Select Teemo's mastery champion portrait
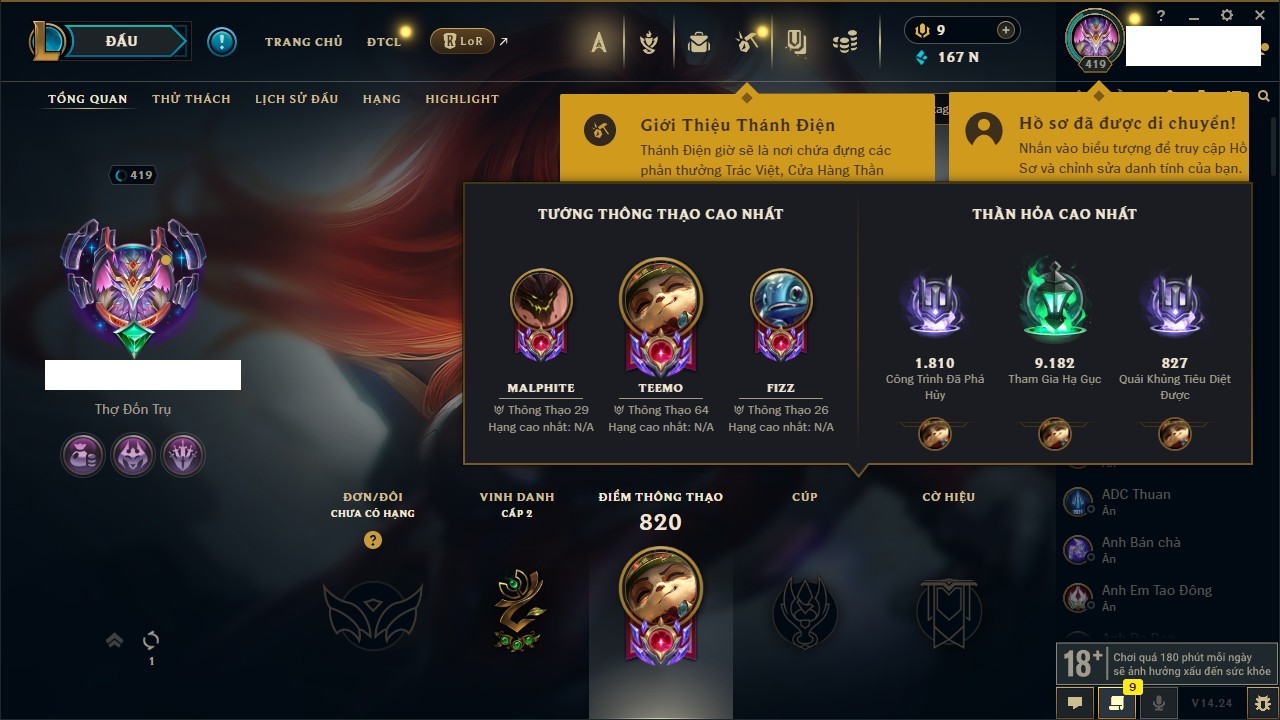The height and width of the screenshot is (720, 1280). pyautogui.click(x=660, y=299)
